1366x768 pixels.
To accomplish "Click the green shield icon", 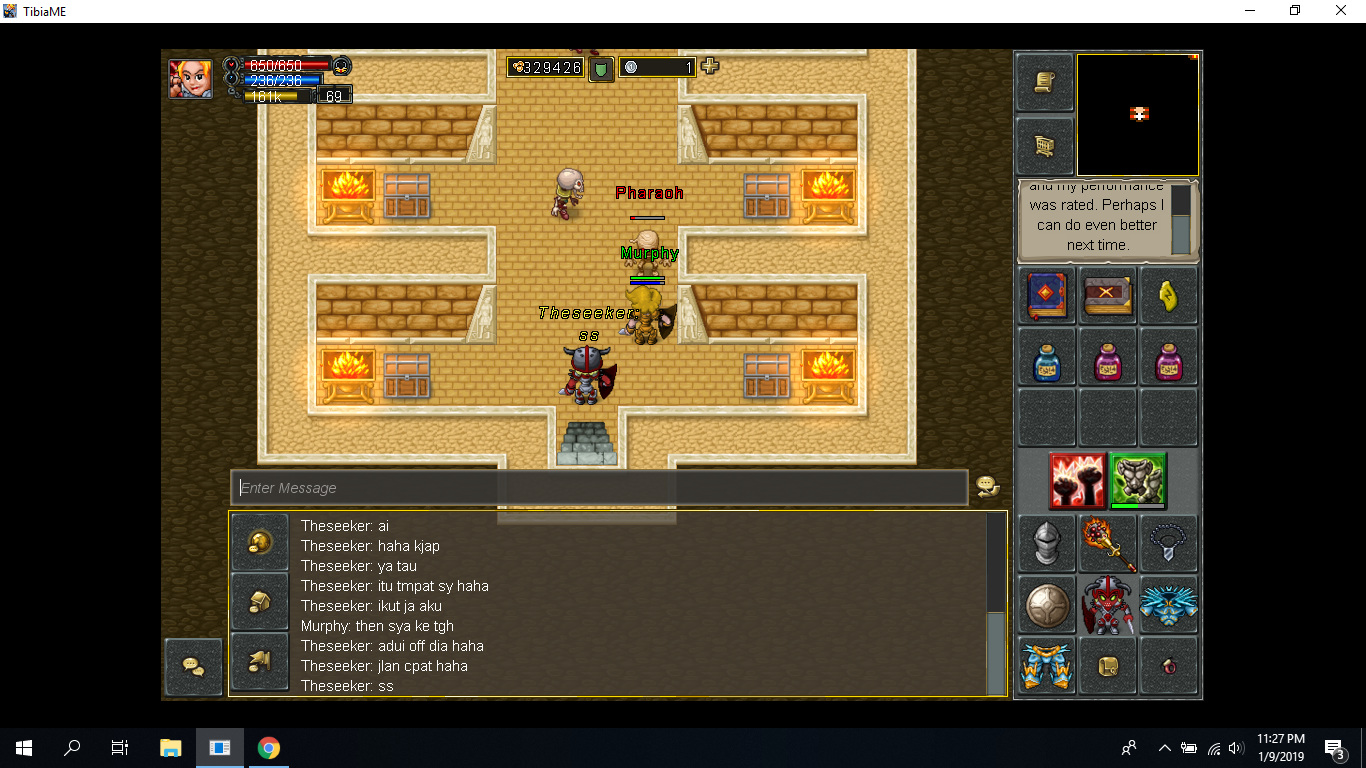I will (x=601, y=68).
